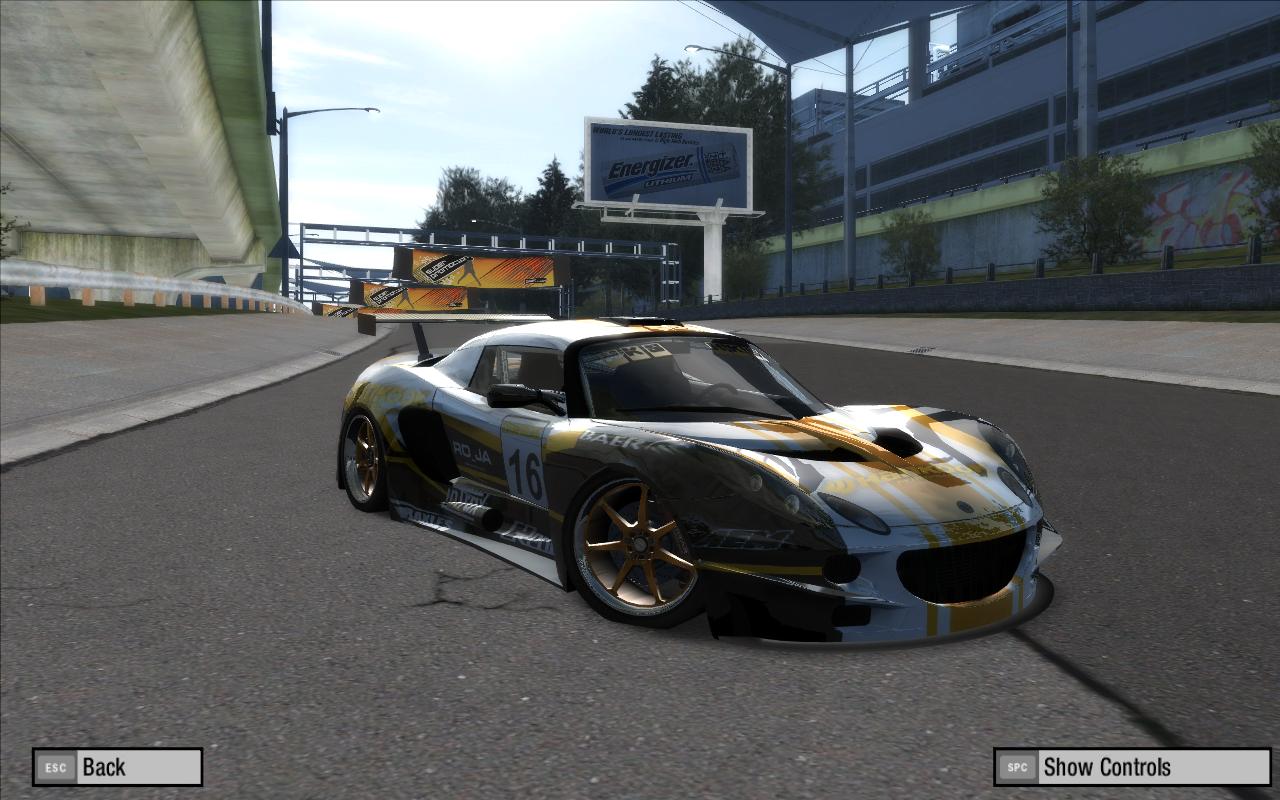Select the Show Controls button
The width and height of the screenshot is (1280, 800).
tap(1131, 767)
